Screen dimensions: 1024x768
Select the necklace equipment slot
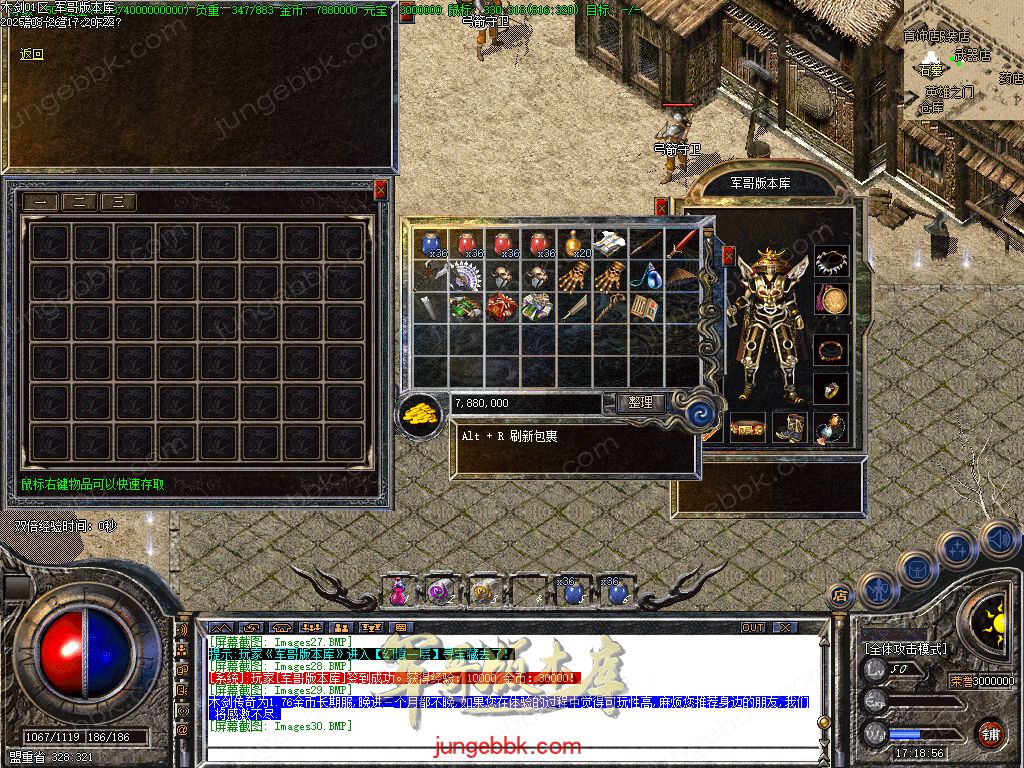(x=831, y=263)
